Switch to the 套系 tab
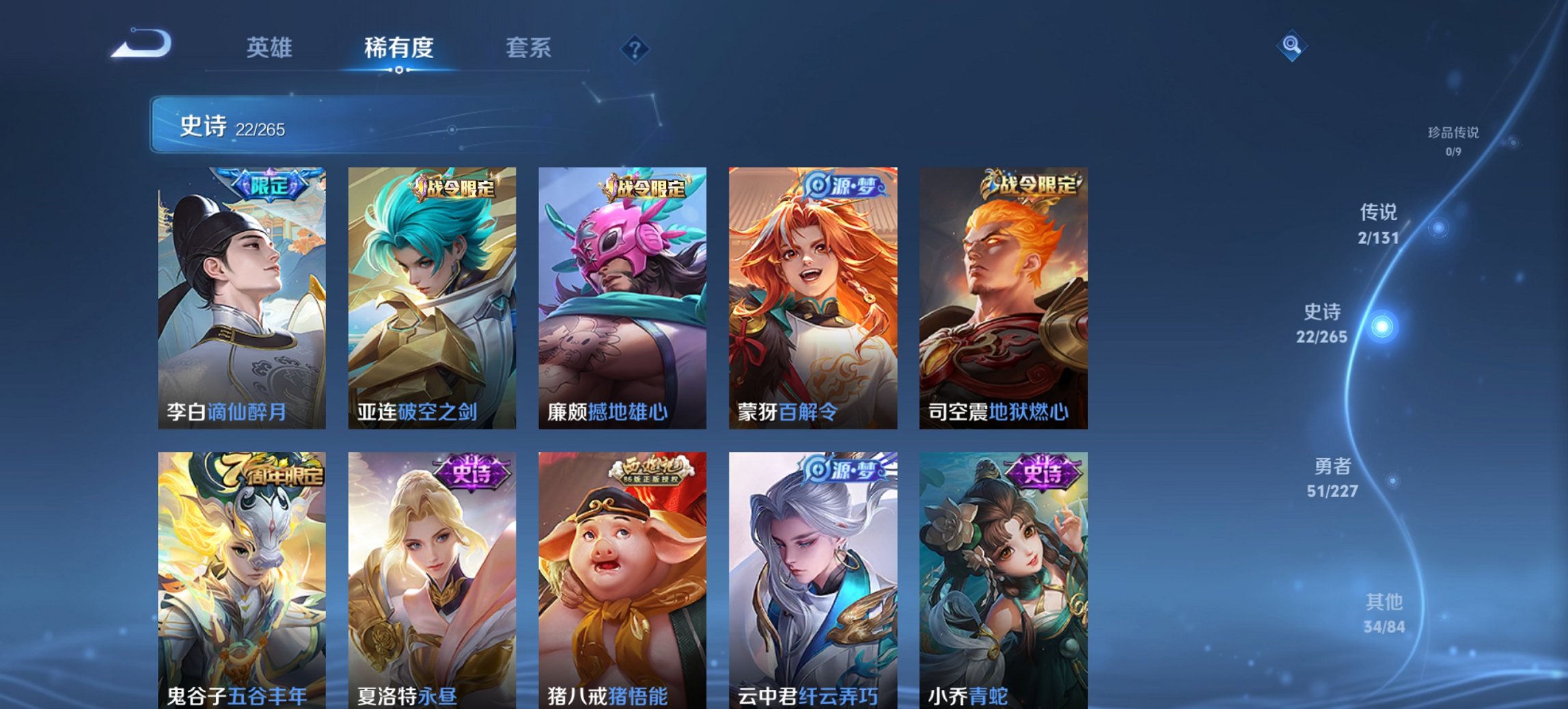1568x709 pixels. click(527, 48)
